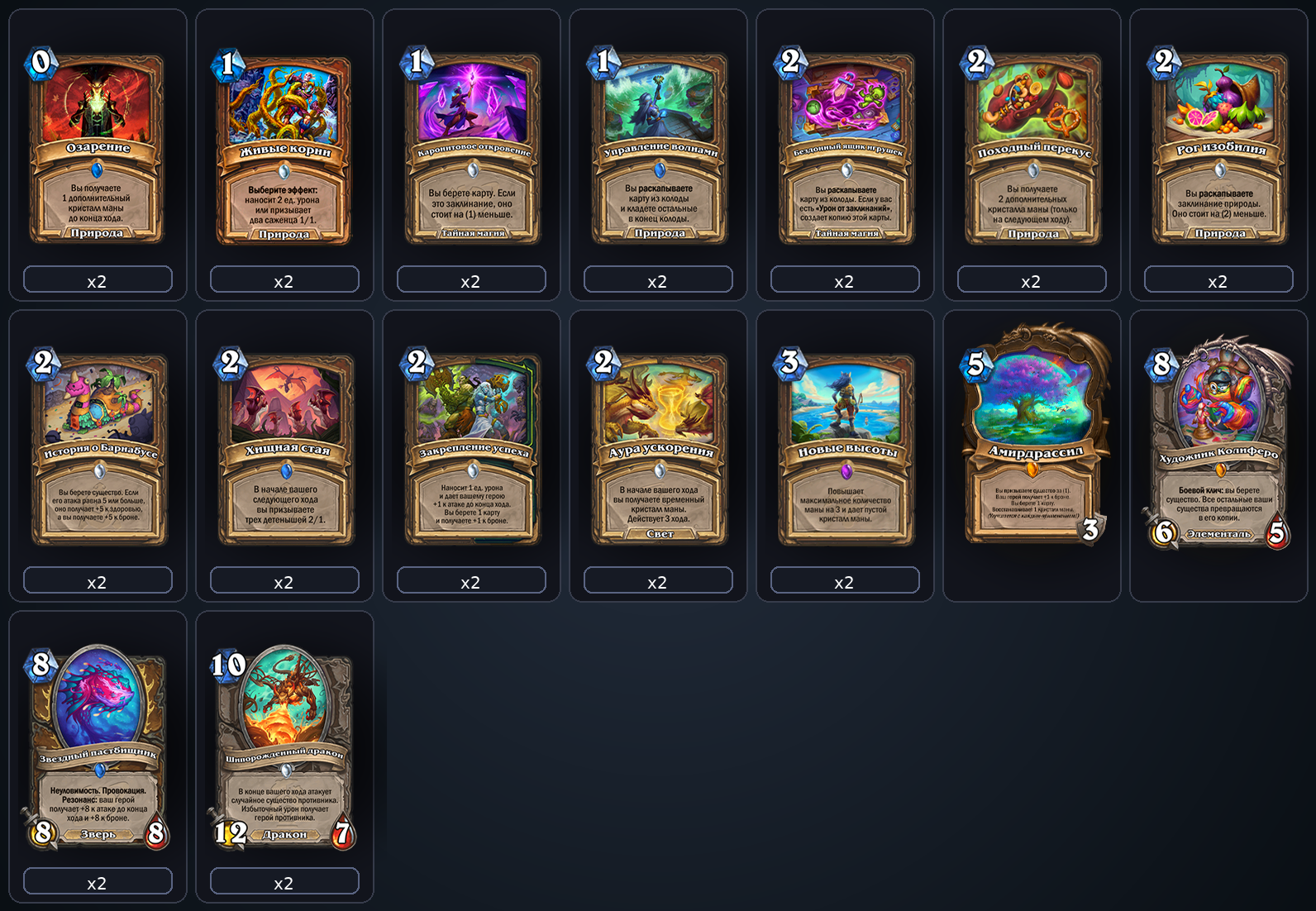The height and width of the screenshot is (911, 1316).
Task: Click the mana cost crystal on Озарение
Action: pos(41,62)
